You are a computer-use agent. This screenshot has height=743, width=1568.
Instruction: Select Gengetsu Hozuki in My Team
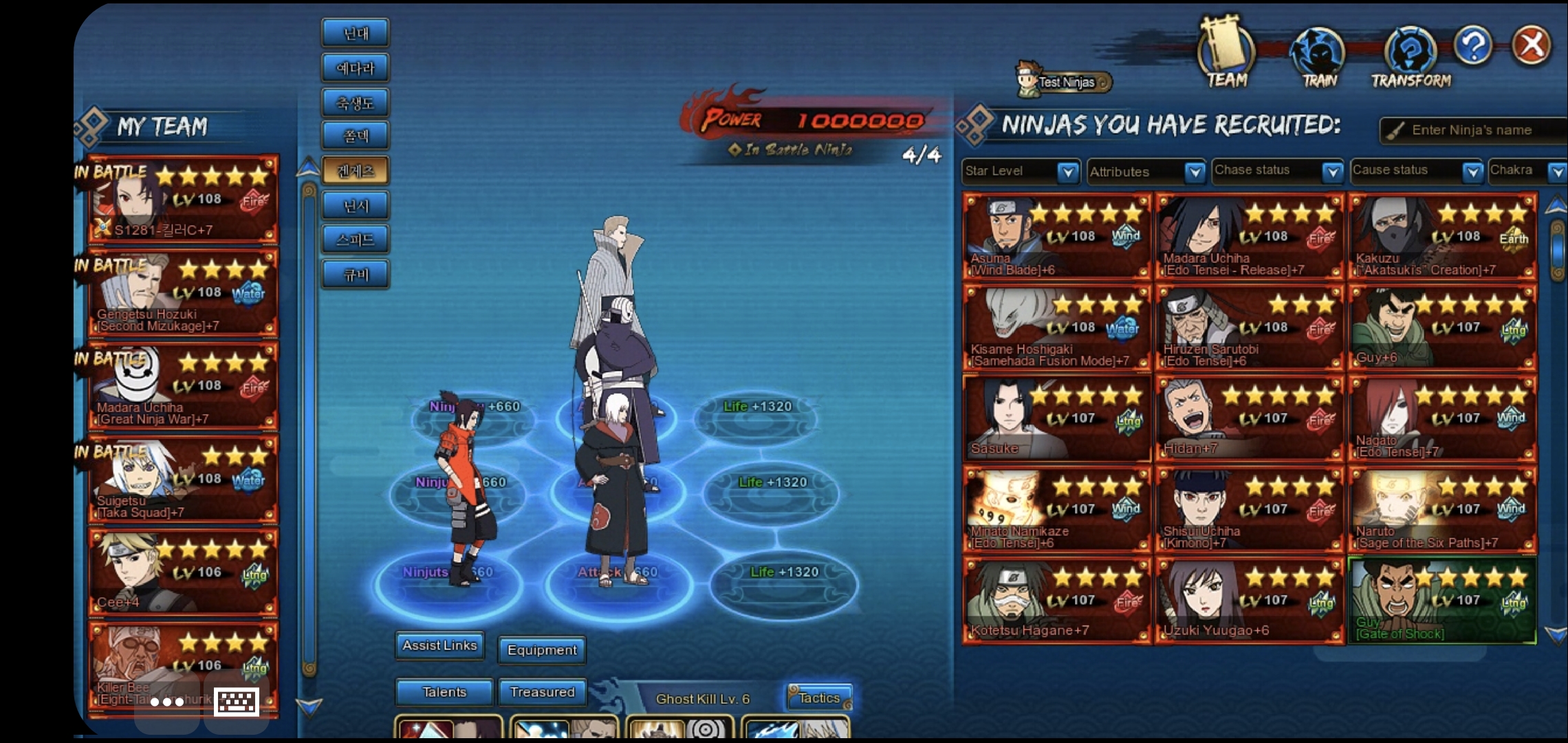[184, 294]
